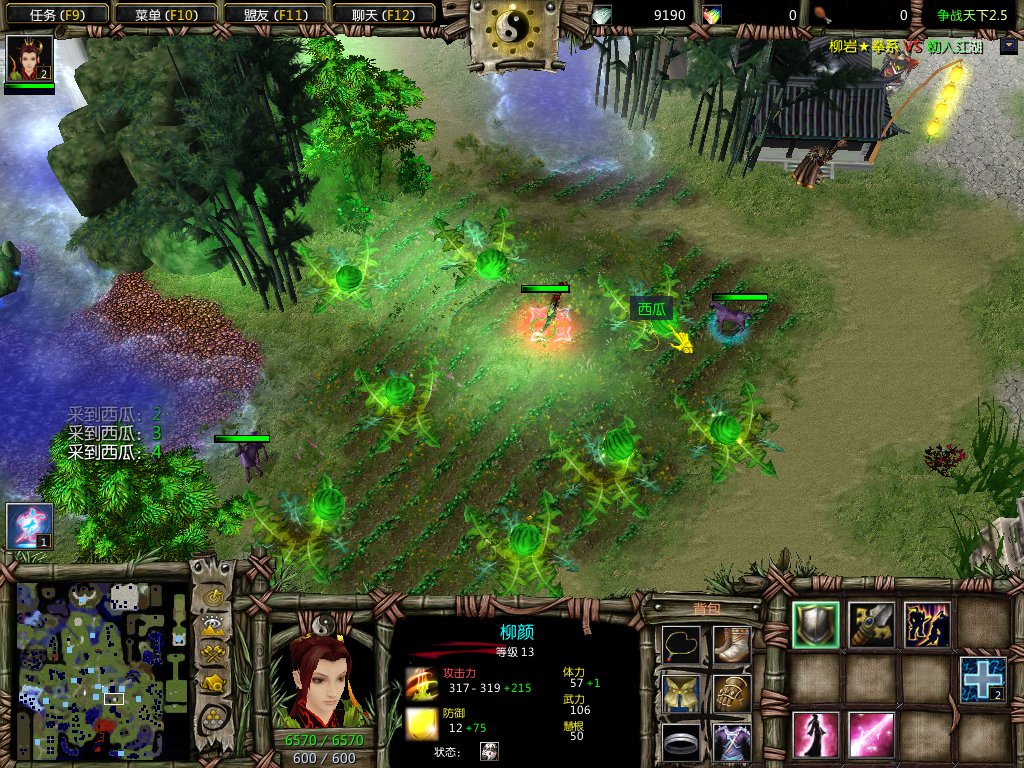Image resolution: width=1024 pixels, height=768 pixels.
Task: Select the yellow cape item slot
Action: tap(680, 693)
